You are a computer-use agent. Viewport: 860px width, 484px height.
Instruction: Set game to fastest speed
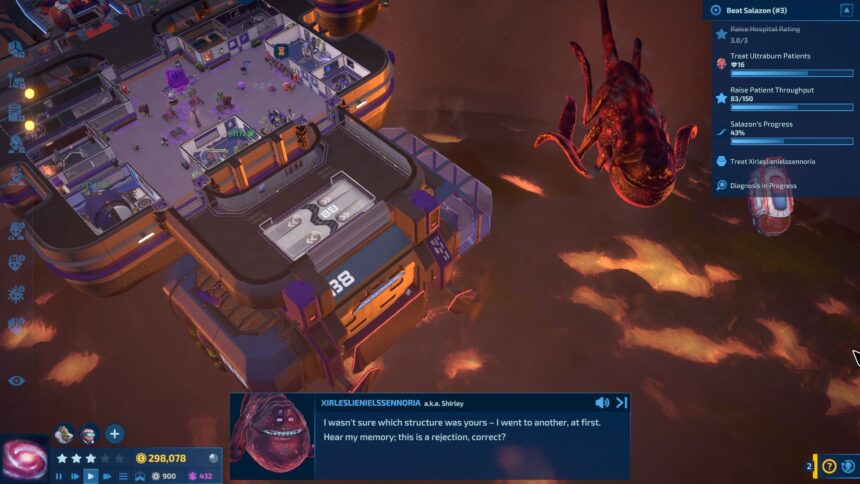[107, 476]
